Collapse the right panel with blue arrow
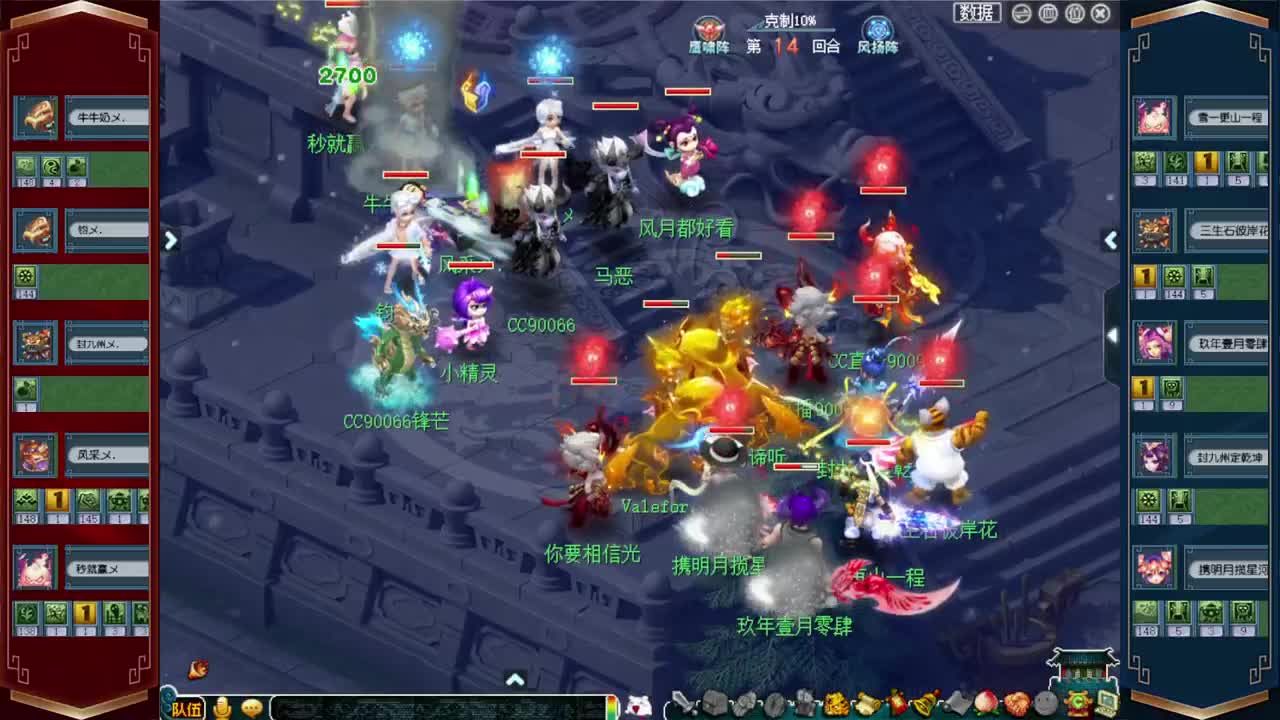The image size is (1280, 720). pos(1111,241)
